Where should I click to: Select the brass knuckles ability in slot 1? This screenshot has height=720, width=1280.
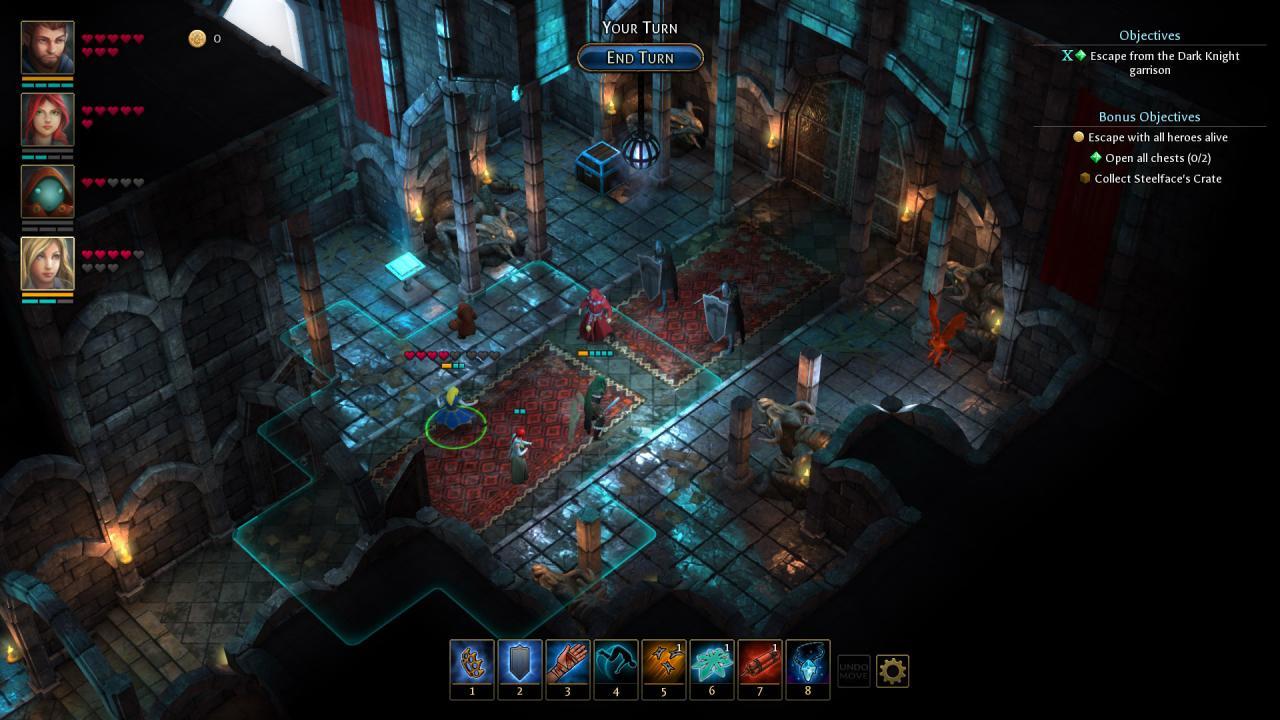tap(471, 662)
